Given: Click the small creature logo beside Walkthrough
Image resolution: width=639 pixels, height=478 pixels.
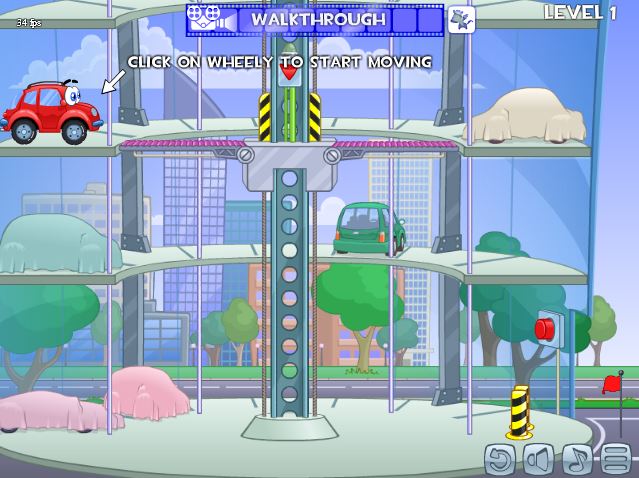Looking at the screenshot, I should coord(461,19).
